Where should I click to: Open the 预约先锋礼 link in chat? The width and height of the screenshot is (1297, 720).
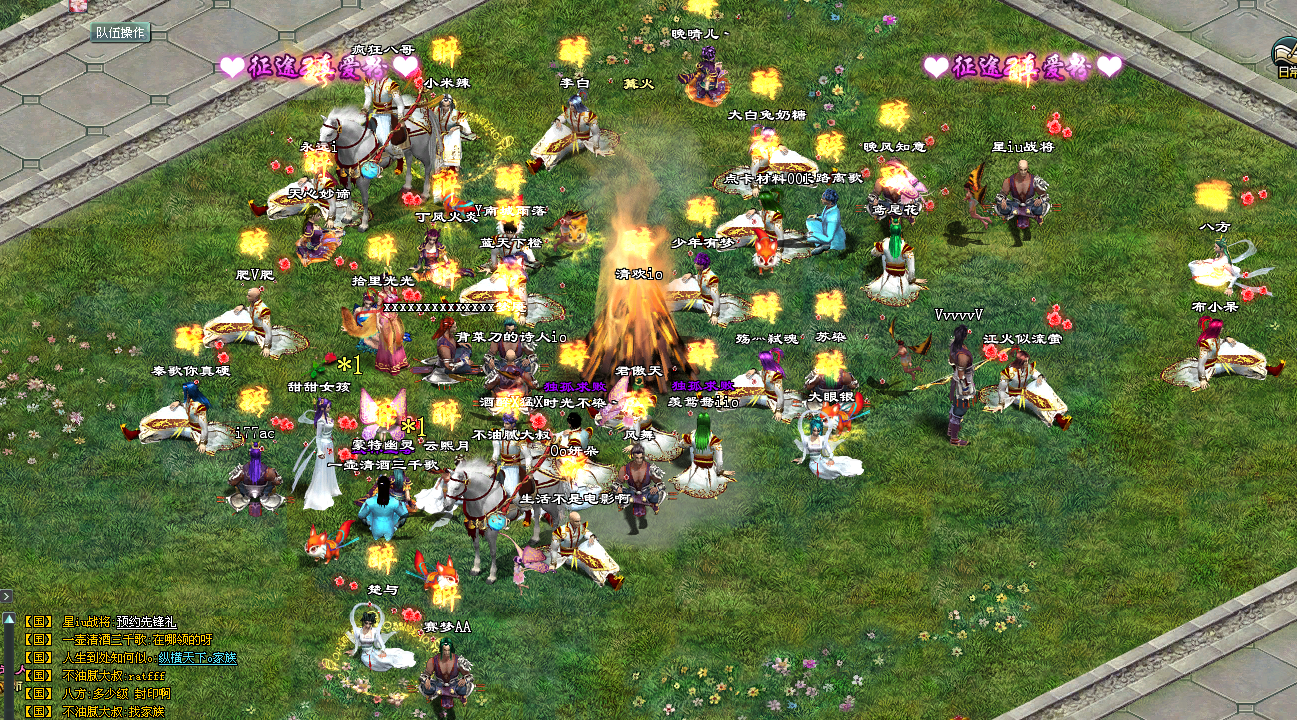(145, 622)
